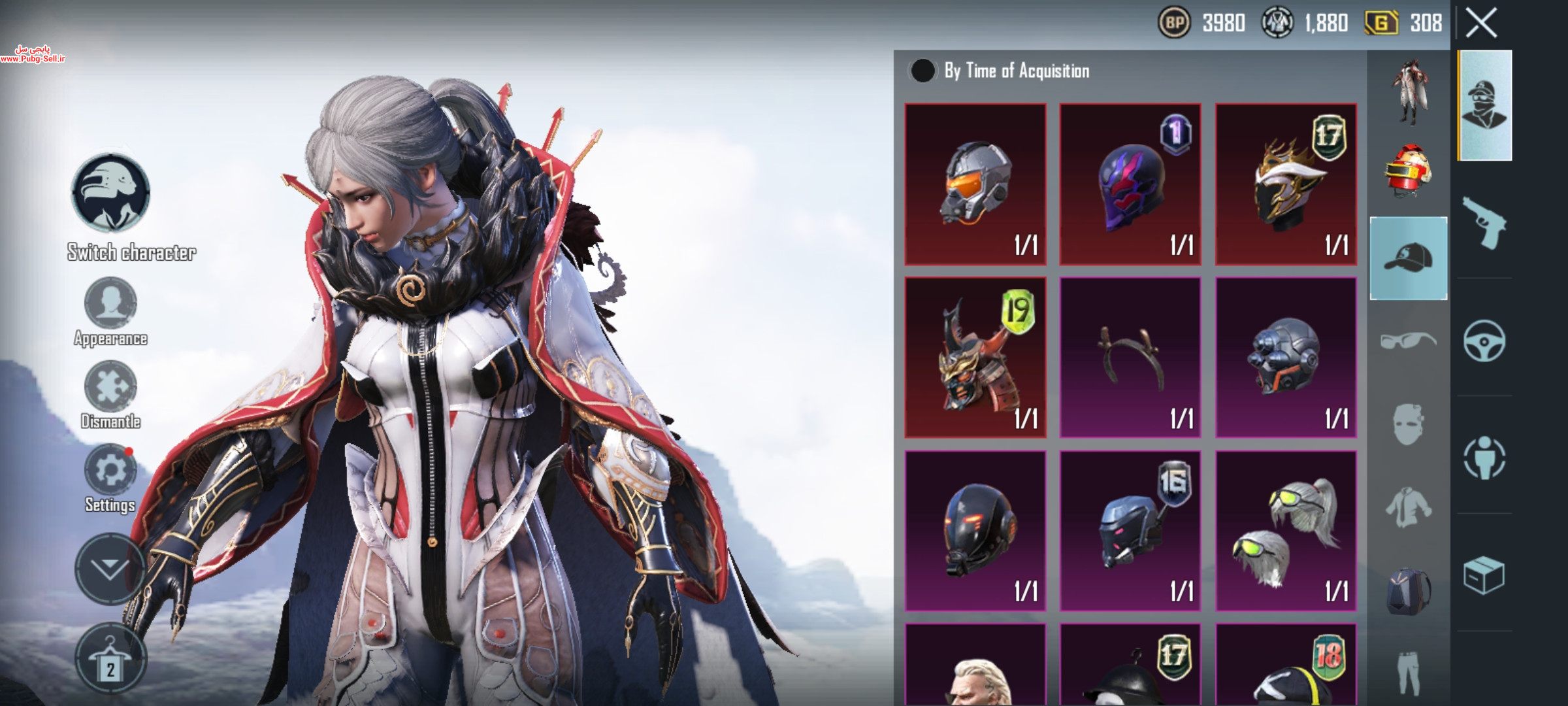
Task: Select the silver helmet with orange visor
Action: coord(975,184)
